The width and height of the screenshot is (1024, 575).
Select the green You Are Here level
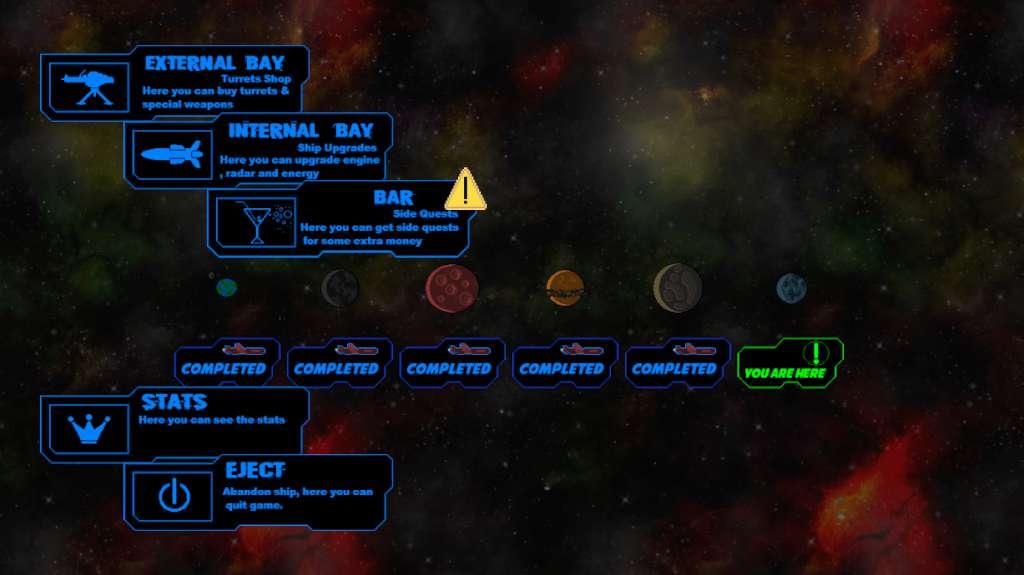(x=790, y=364)
